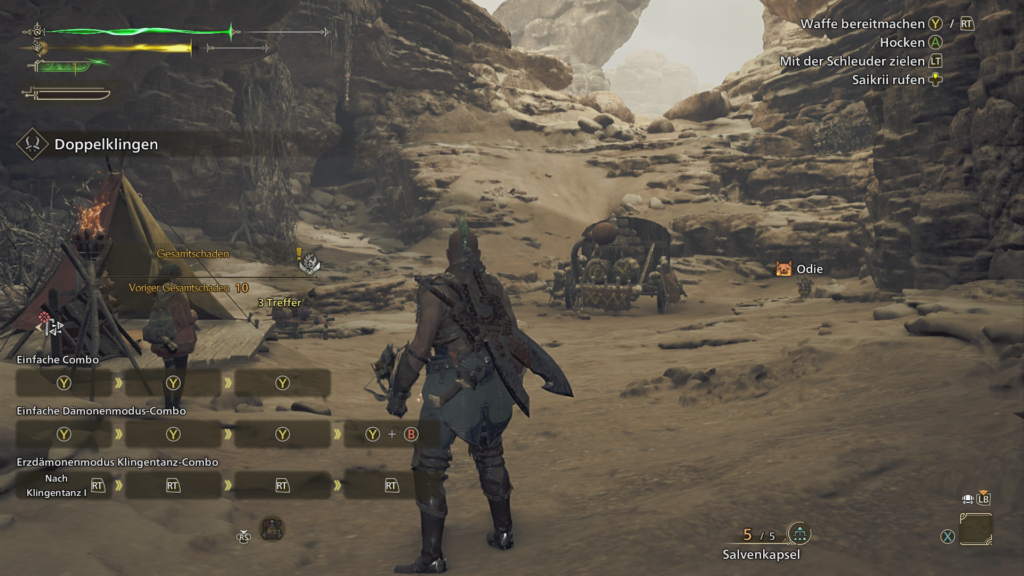The height and width of the screenshot is (576, 1024).
Task: Select the Salvenkapsel ammo icon
Action: [x=799, y=534]
